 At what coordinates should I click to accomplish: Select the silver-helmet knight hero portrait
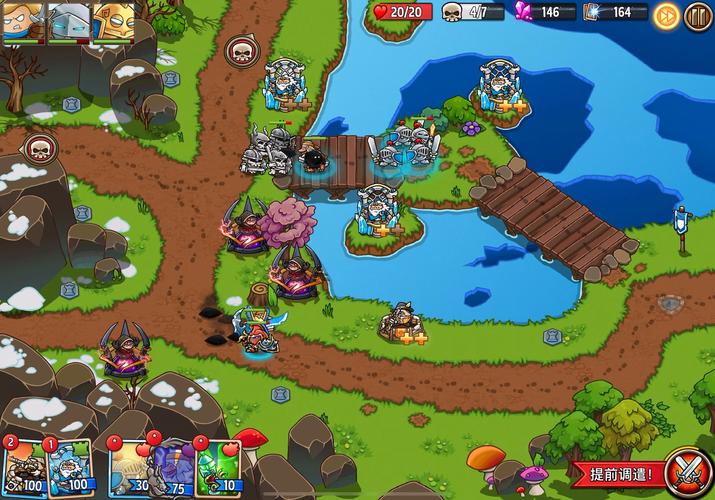point(68,21)
